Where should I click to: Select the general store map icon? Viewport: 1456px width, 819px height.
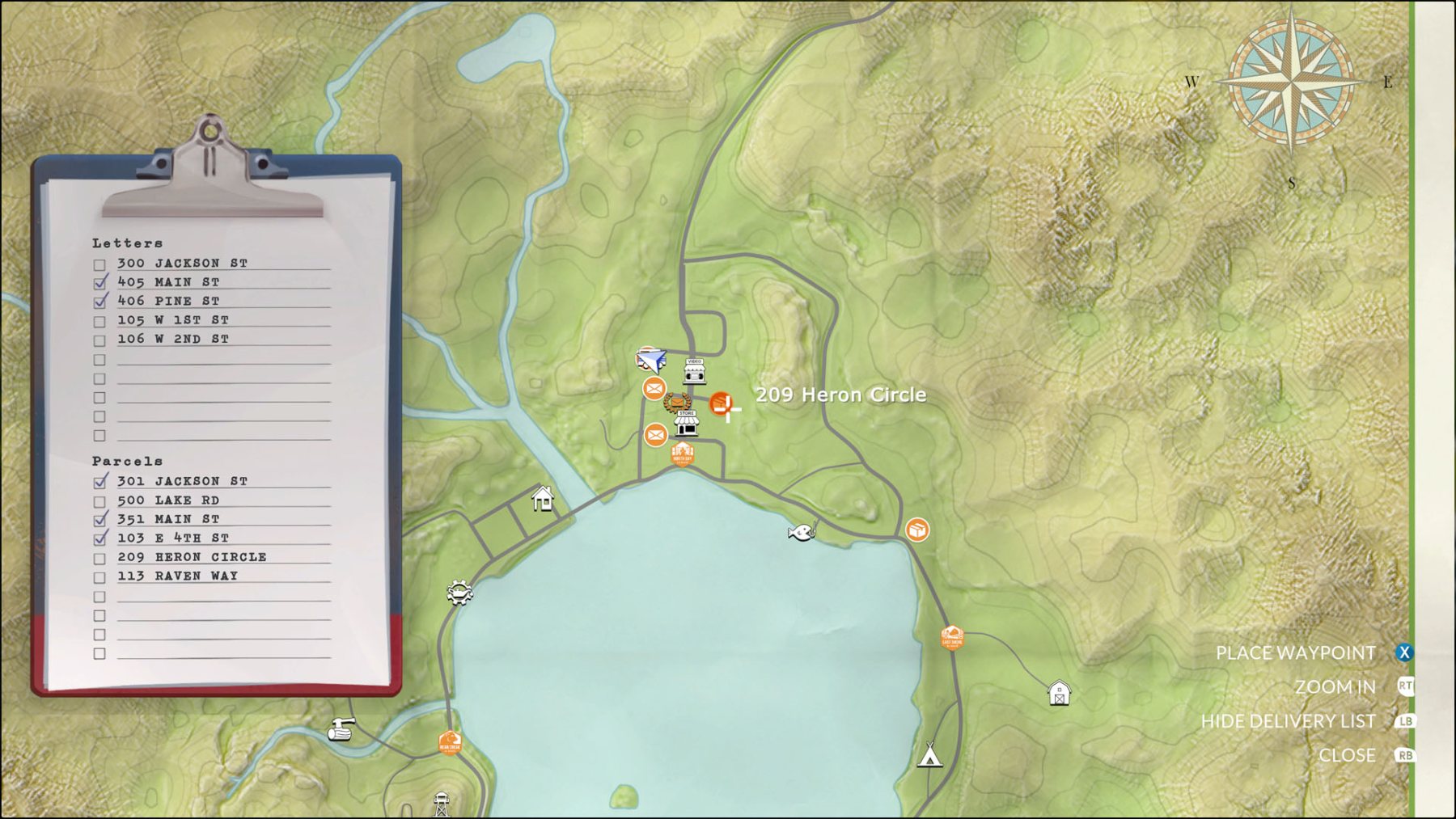click(x=687, y=424)
